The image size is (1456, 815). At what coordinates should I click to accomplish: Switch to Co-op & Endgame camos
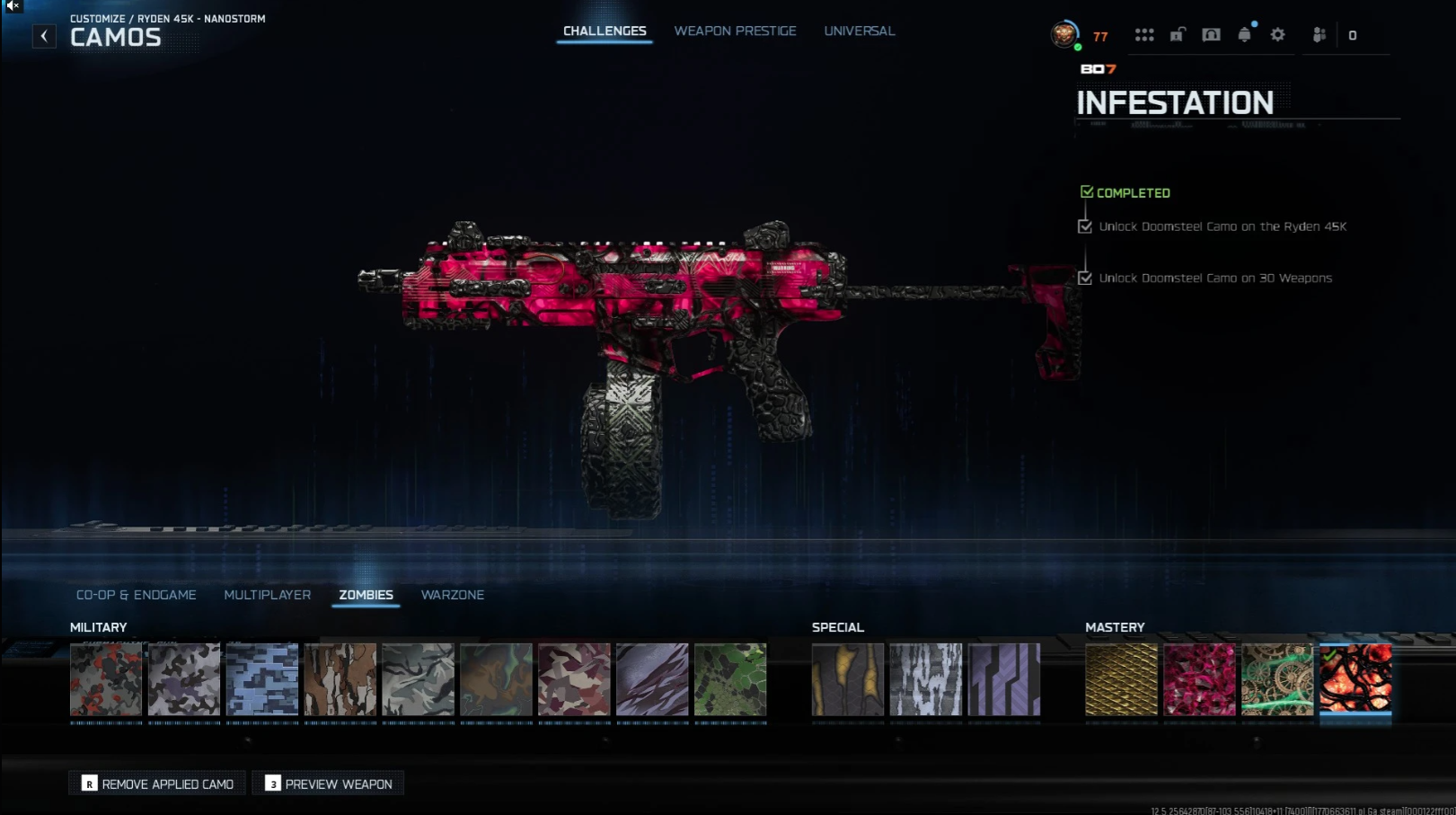[x=136, y=595]
